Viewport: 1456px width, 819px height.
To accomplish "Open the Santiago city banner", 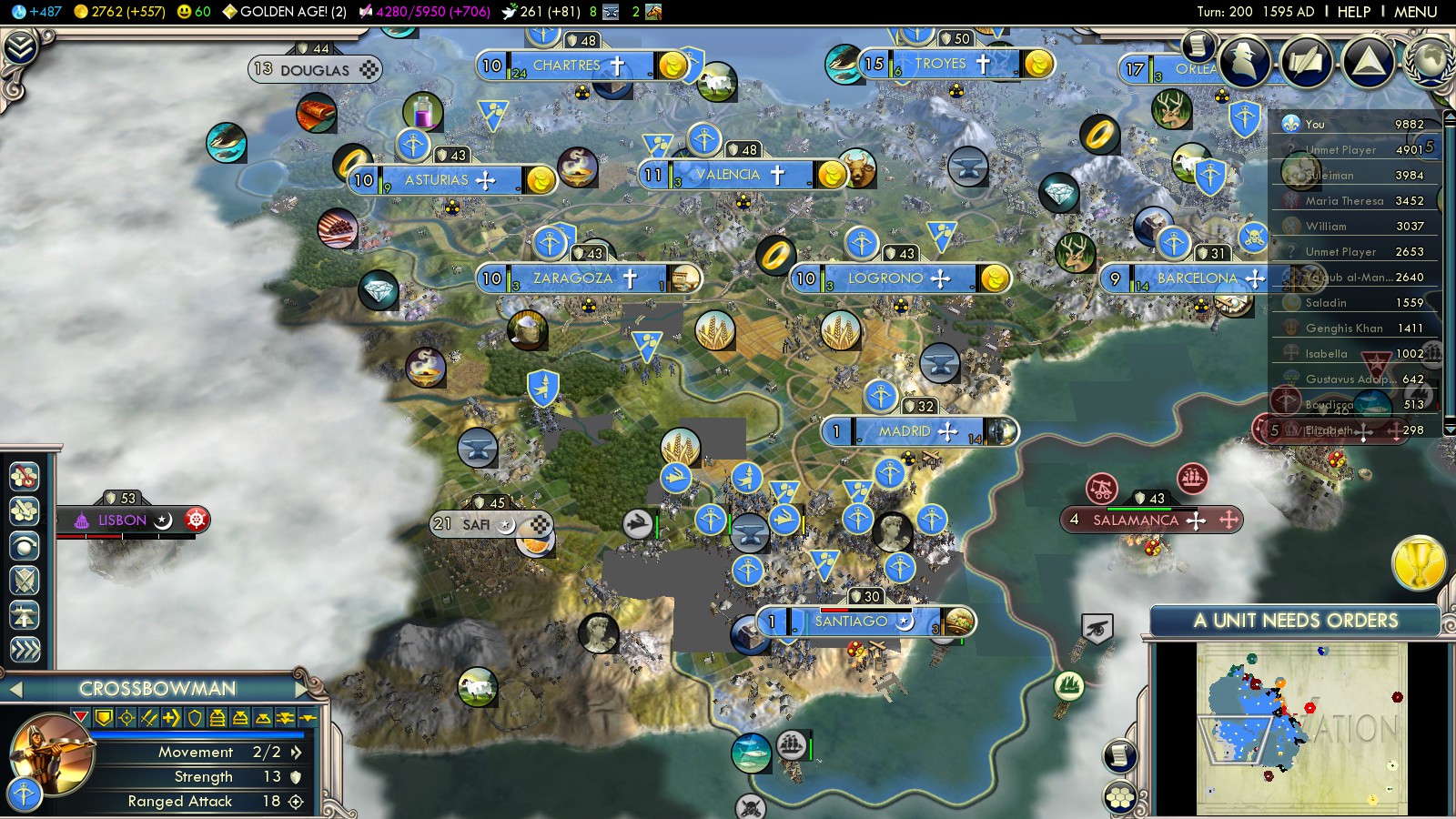I will pos(850,622).
